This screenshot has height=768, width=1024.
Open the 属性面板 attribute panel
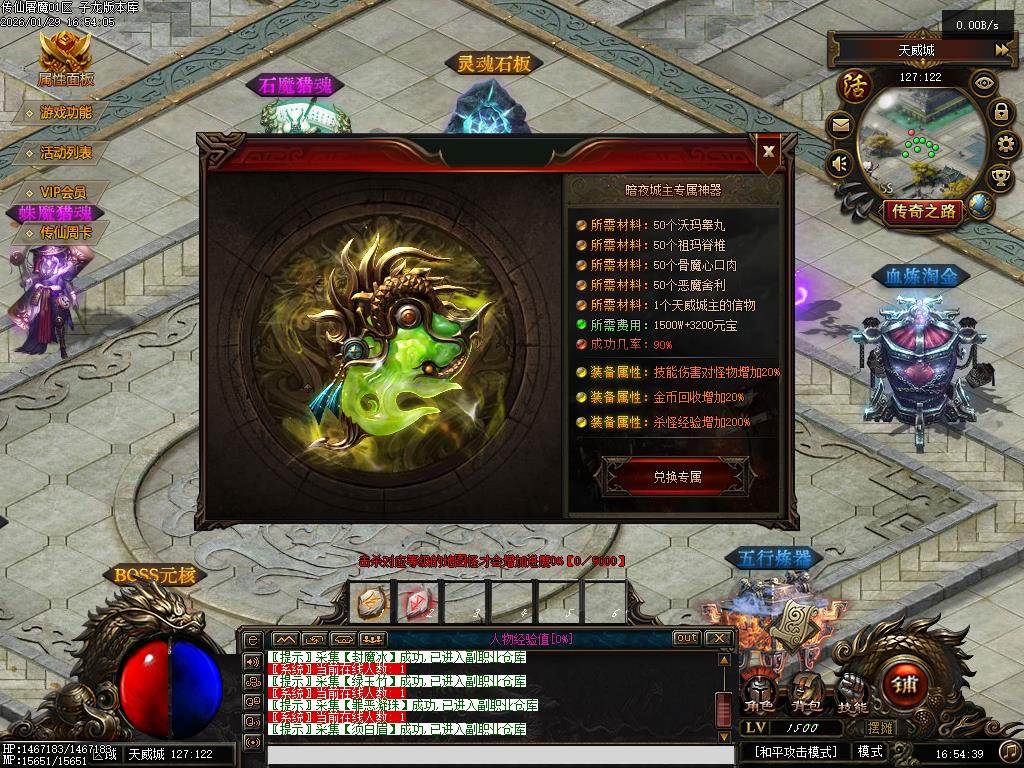(66, 58)
